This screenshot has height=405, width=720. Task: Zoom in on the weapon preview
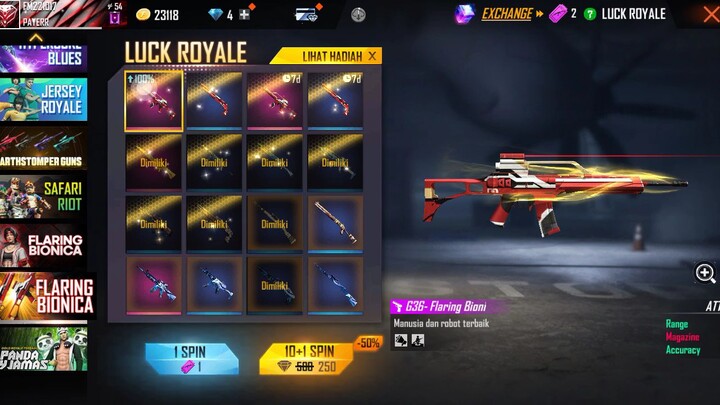[705, 273]
